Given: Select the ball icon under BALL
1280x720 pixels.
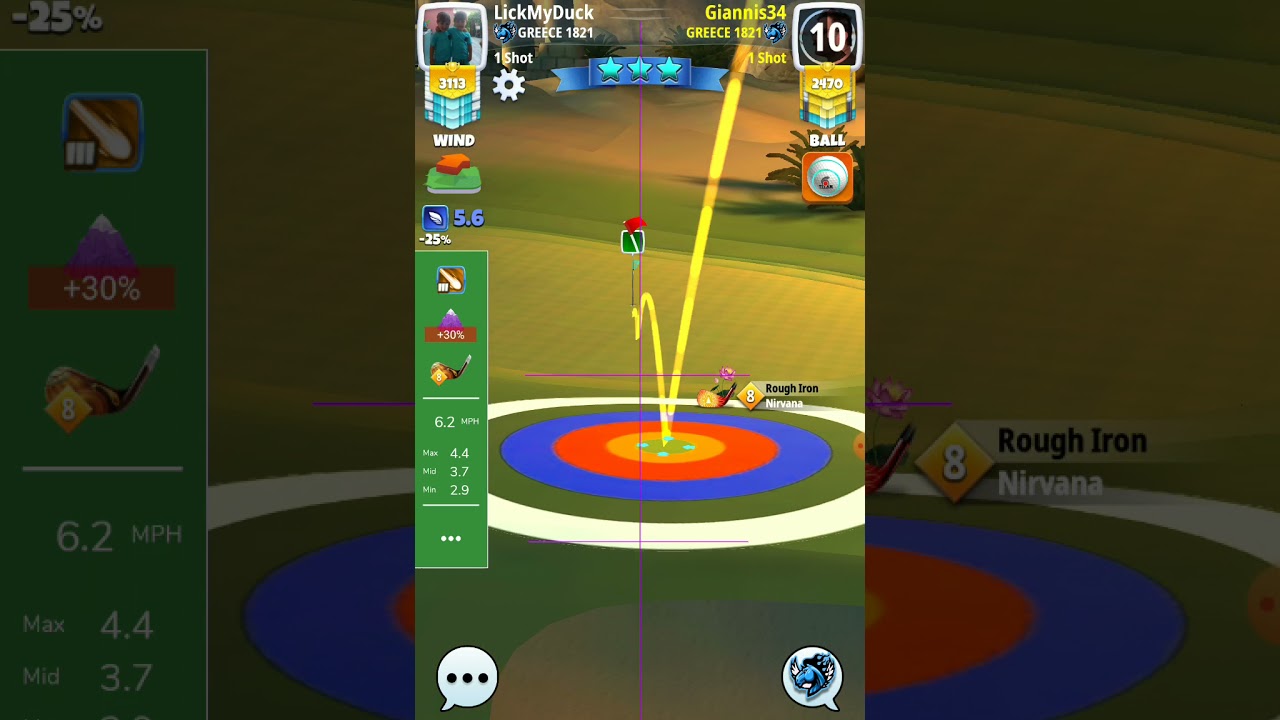Looking at the screenshot, I should click(x=827, y=177).
